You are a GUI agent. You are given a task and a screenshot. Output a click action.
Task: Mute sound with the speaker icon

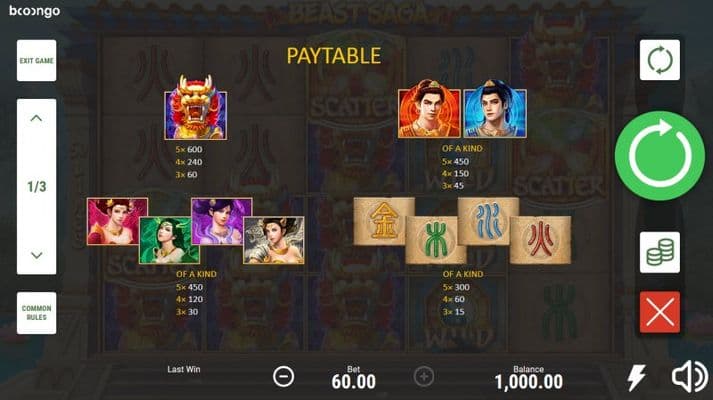pos(689,376)
